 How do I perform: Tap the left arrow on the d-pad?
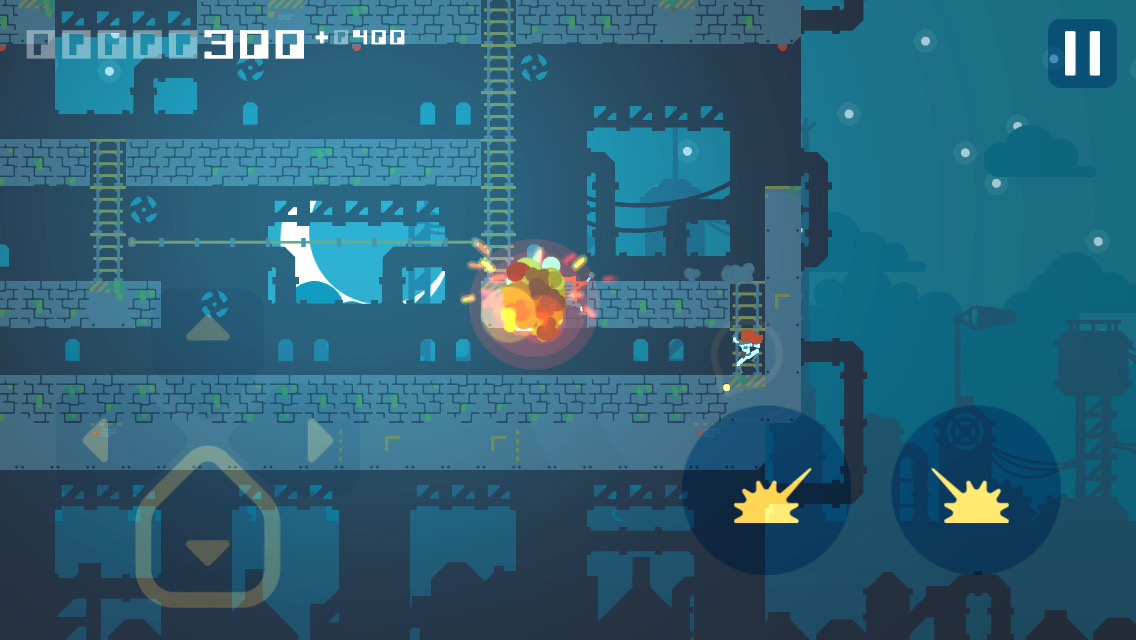[96, 440]
